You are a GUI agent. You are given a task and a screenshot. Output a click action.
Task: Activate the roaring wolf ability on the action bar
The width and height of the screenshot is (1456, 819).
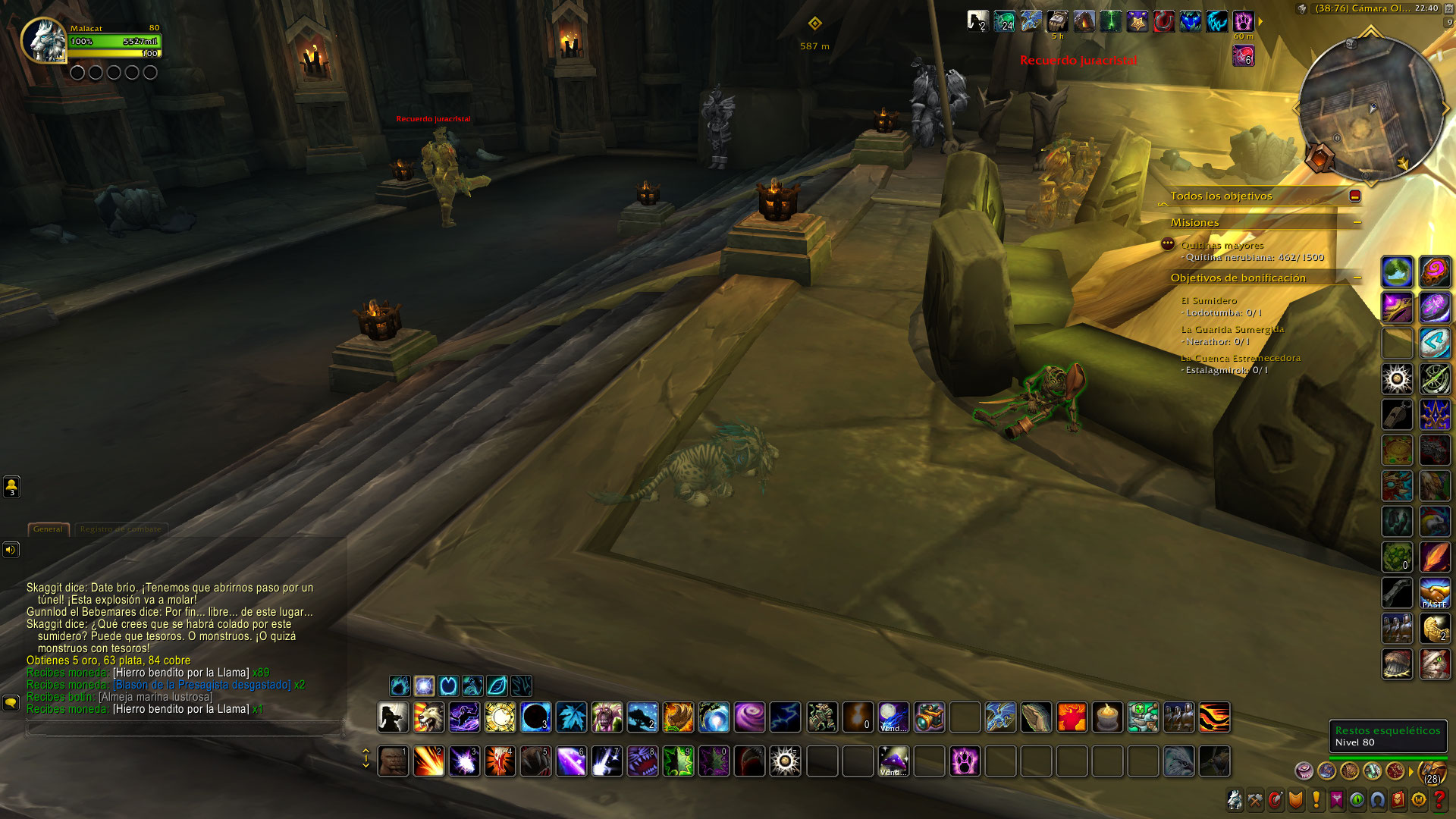point(428,717)
